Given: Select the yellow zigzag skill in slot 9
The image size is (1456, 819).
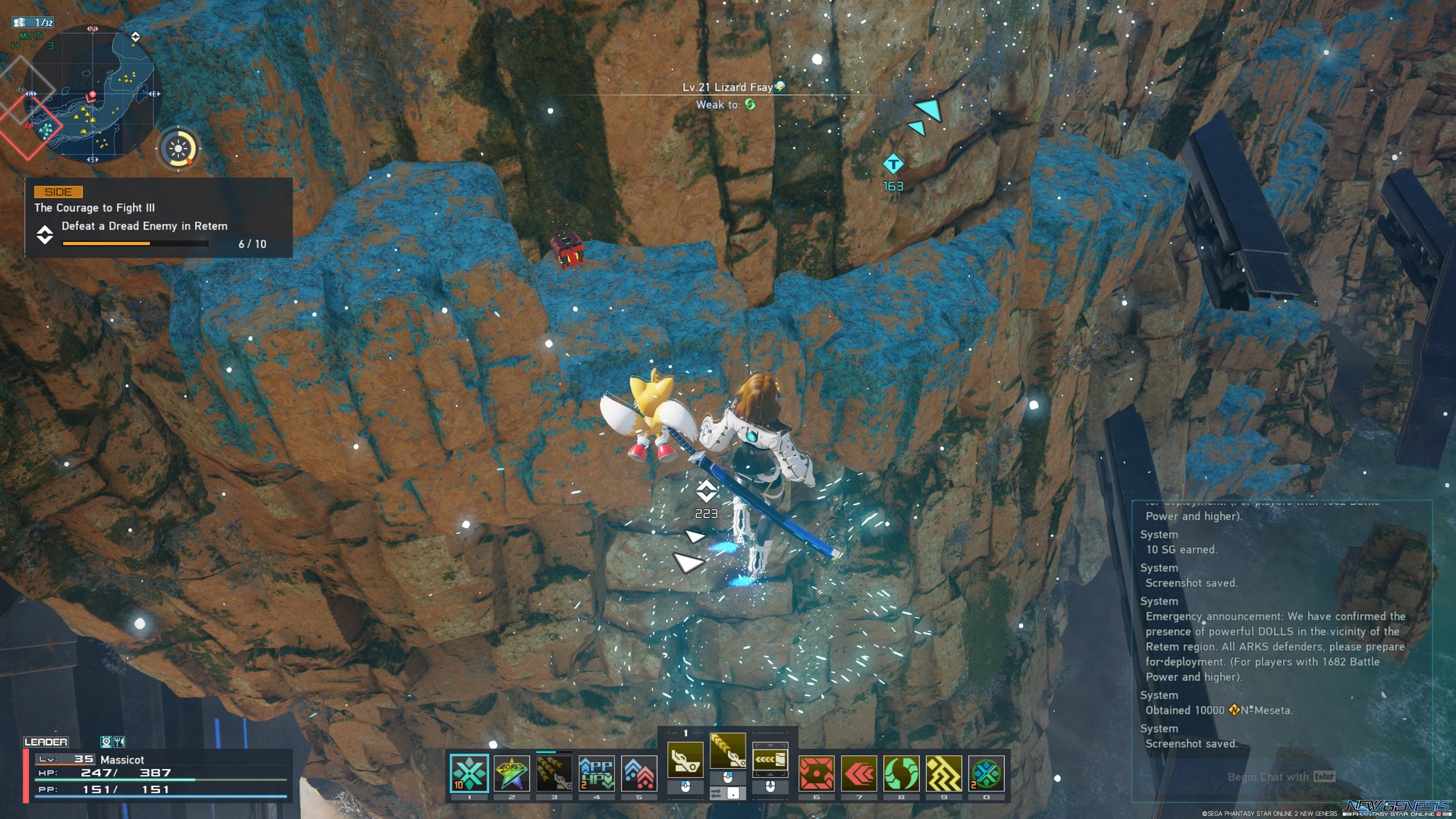Looking at the screenshot, I should 944,772.
